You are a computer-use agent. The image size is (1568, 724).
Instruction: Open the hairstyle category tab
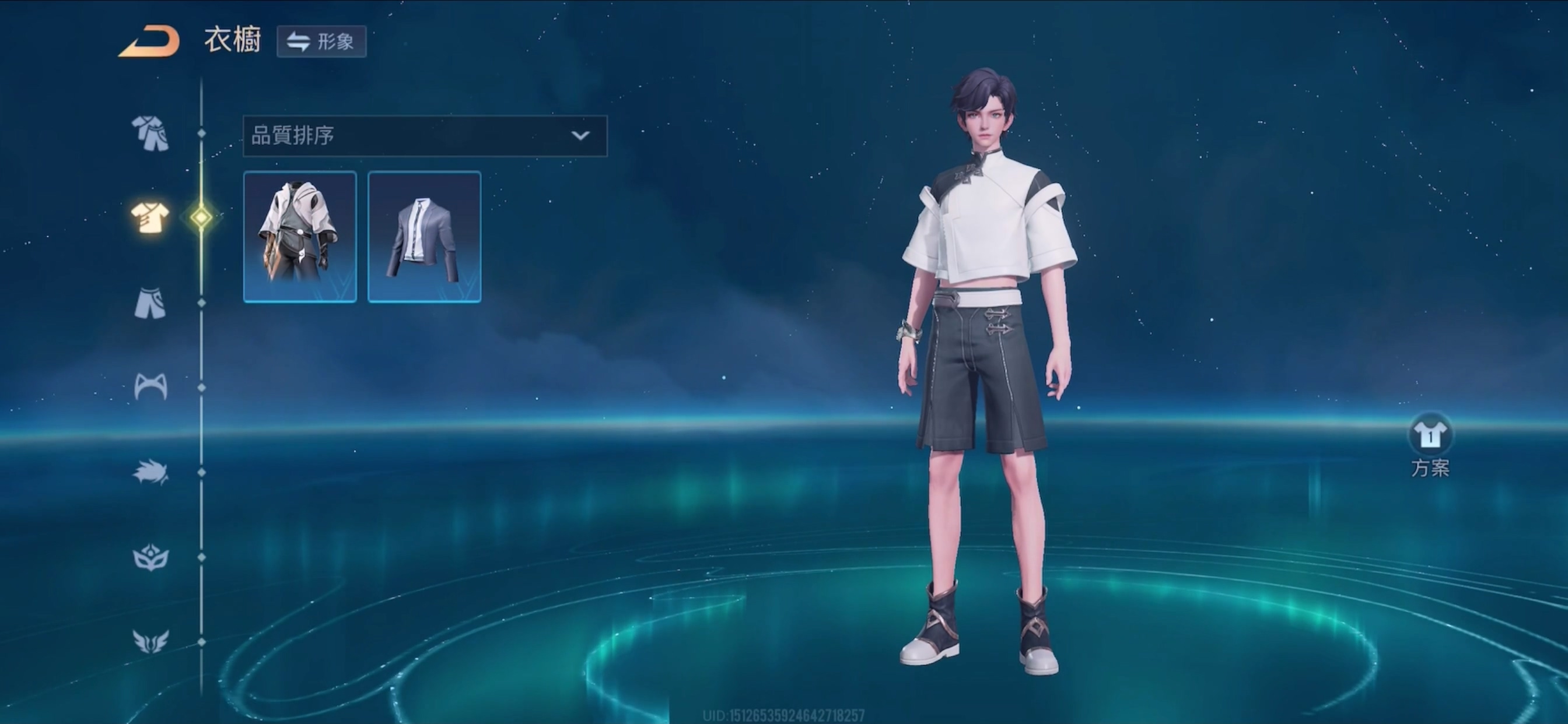150,473
